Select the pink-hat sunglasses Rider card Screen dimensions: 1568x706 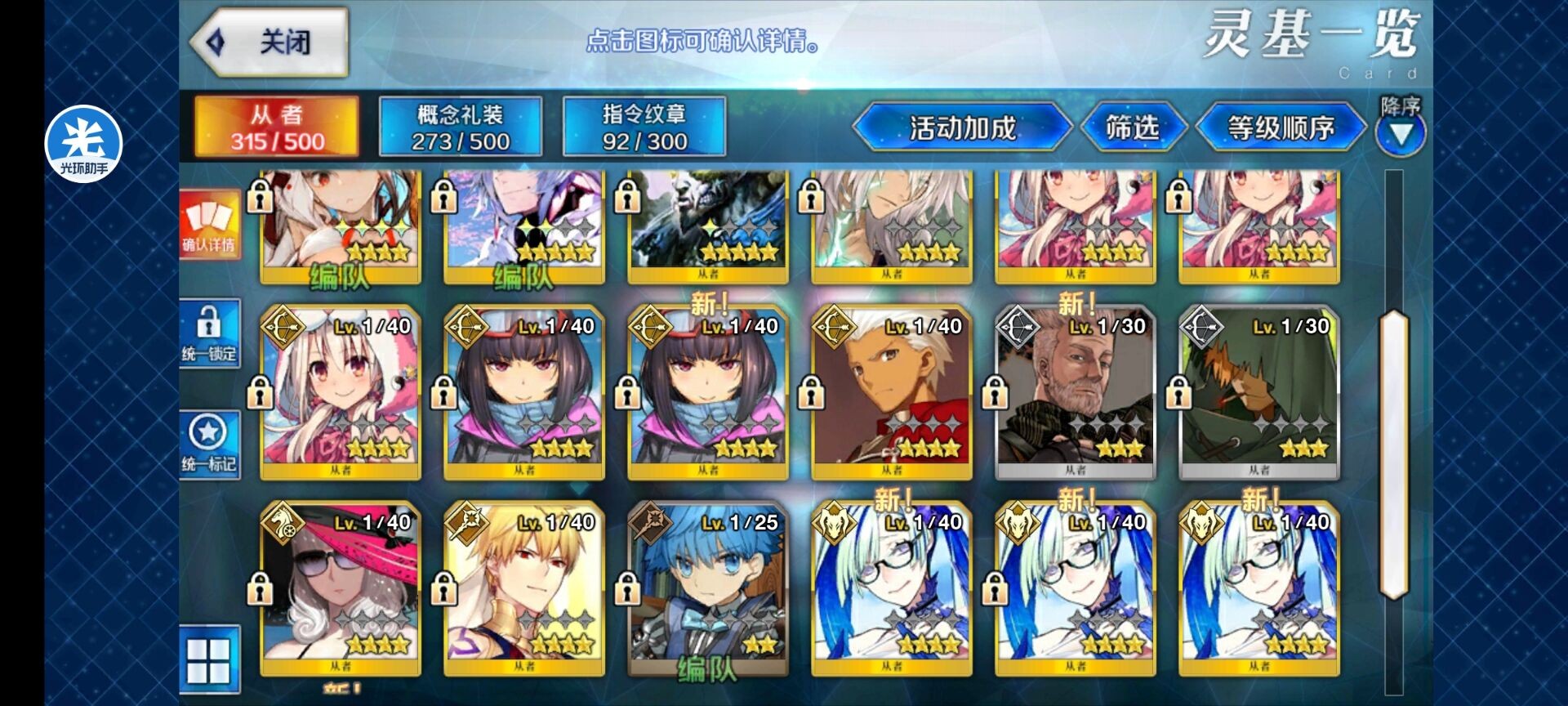(x=341, y=590)
